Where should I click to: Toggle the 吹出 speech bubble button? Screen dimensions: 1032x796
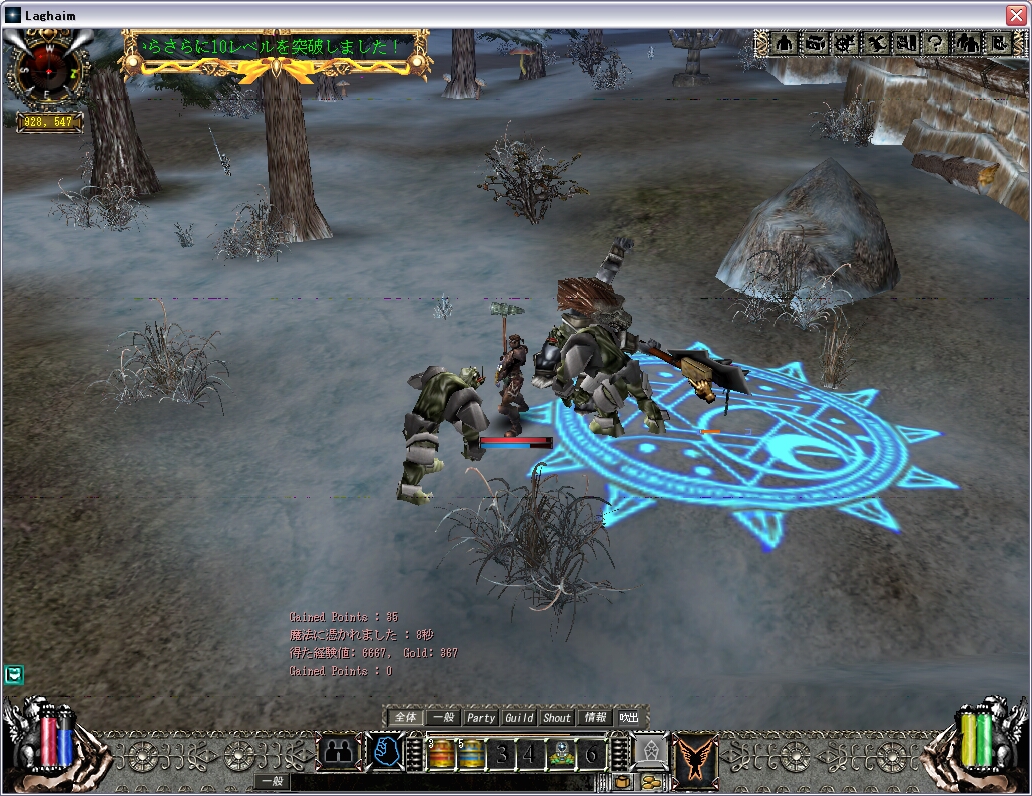pyautogui.click(x=628, y=717)
